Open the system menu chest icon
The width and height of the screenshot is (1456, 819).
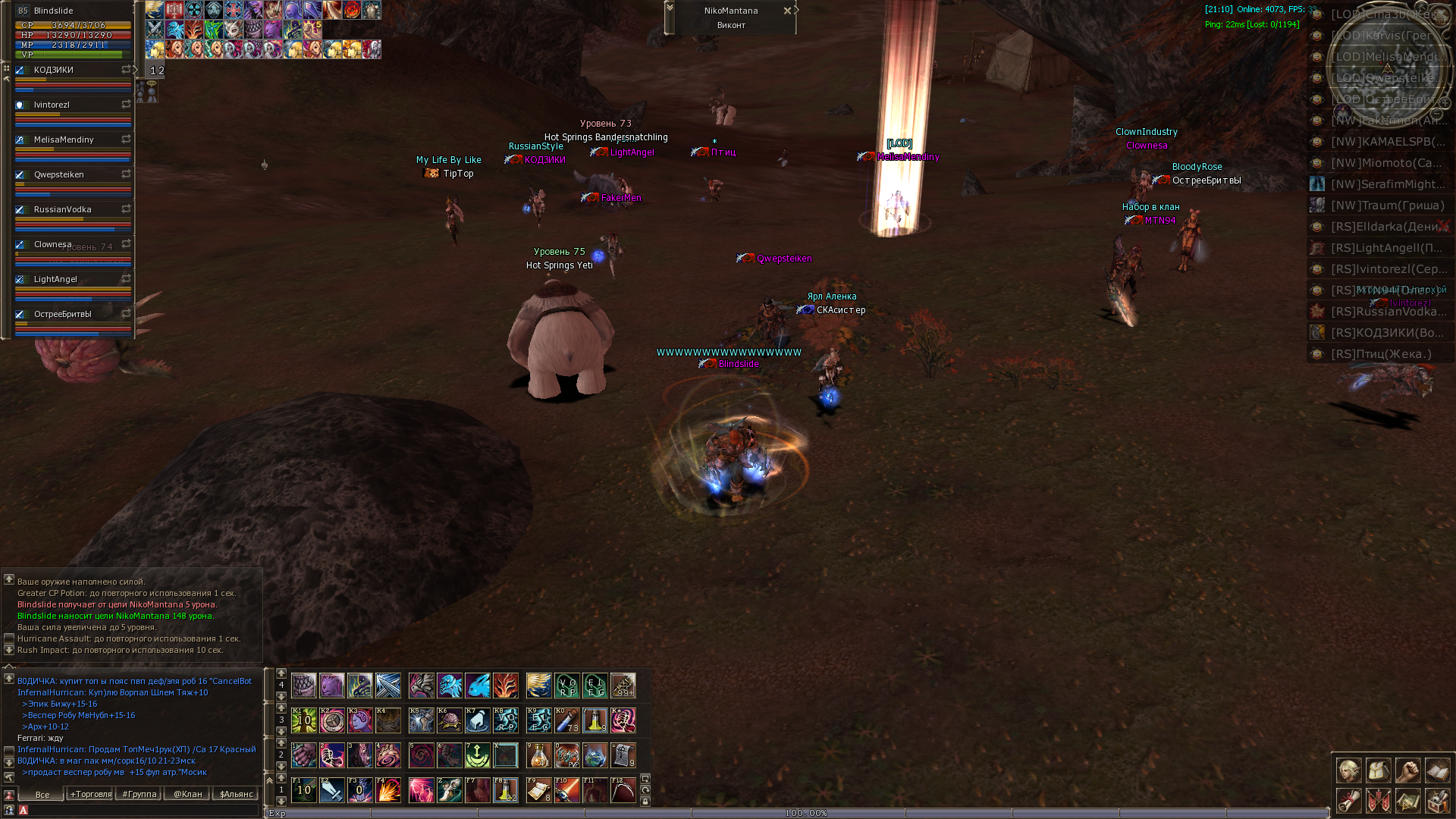1437,800
